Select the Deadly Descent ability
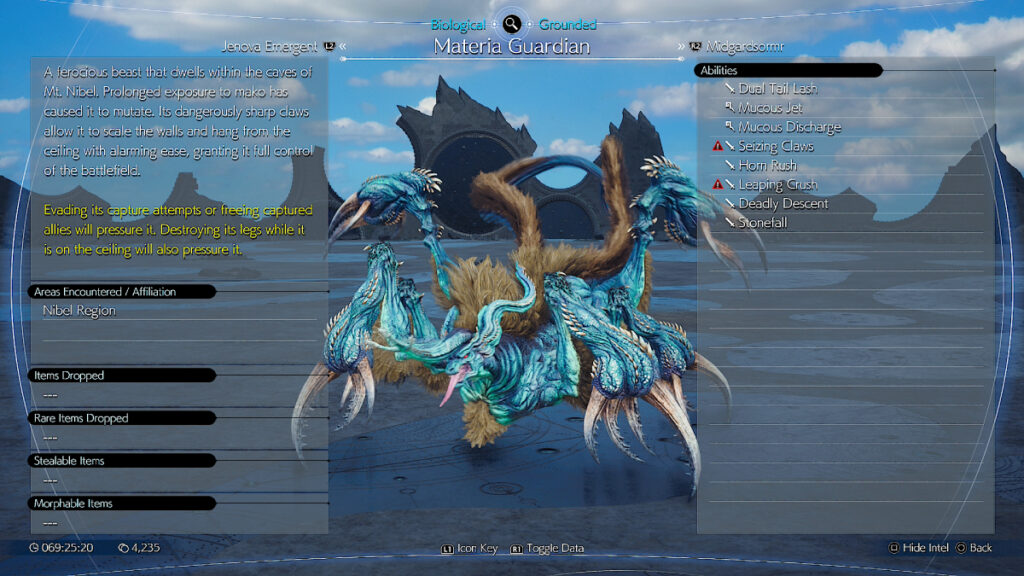Screen dimensions: 1024x576 coord(783,203)
